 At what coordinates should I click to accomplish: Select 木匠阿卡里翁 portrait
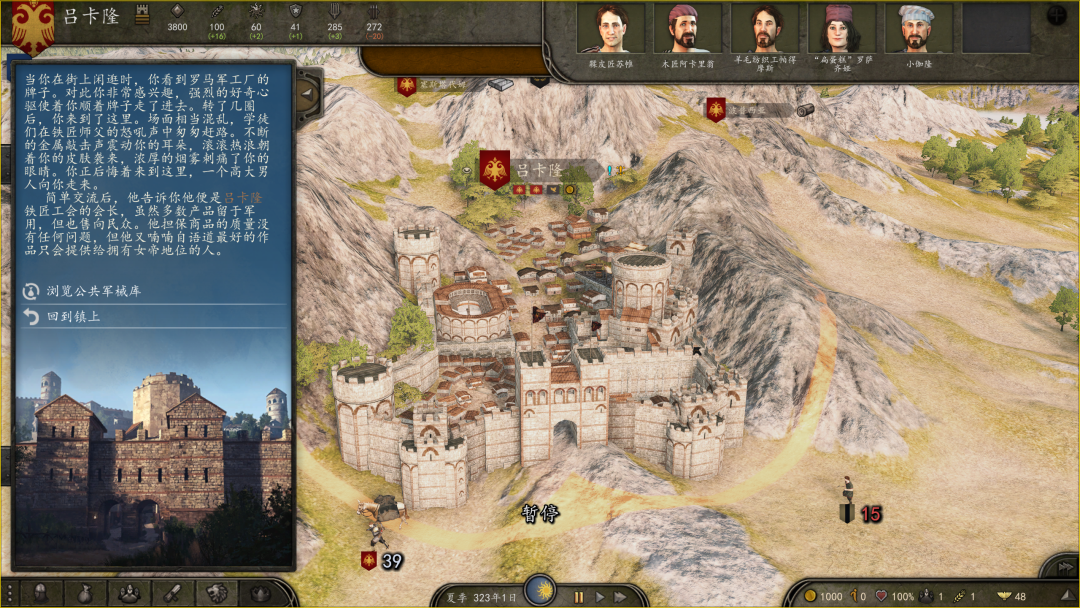[x=687, y=29]
